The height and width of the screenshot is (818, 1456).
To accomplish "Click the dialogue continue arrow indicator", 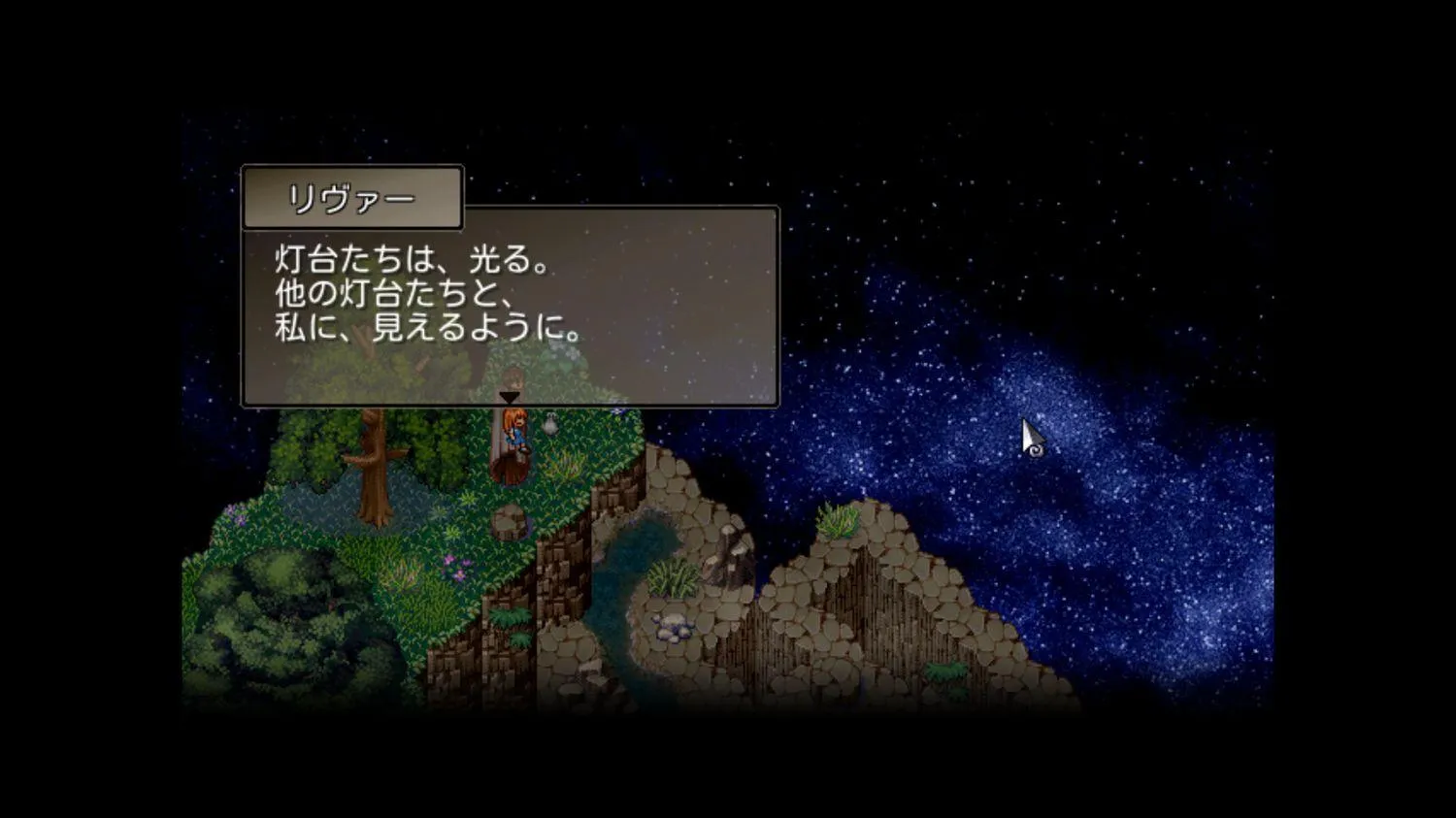I will click(509, 398).
